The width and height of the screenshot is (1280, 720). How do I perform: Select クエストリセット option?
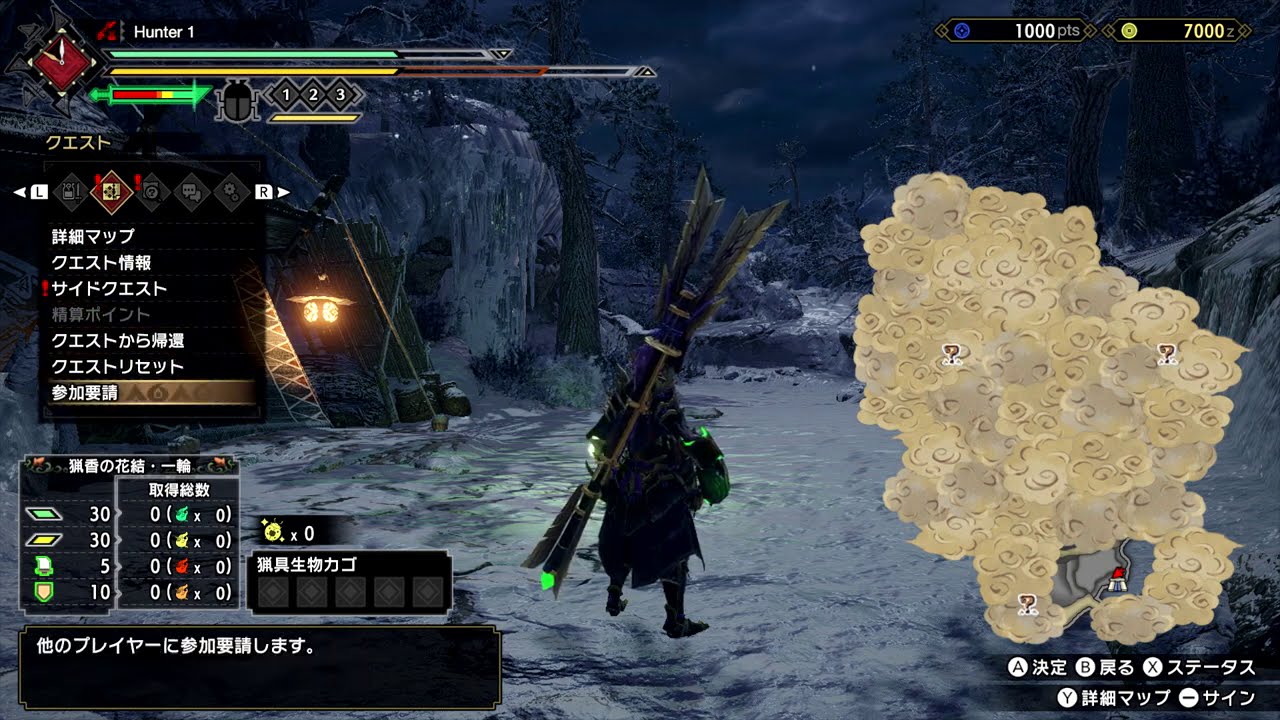117,367
